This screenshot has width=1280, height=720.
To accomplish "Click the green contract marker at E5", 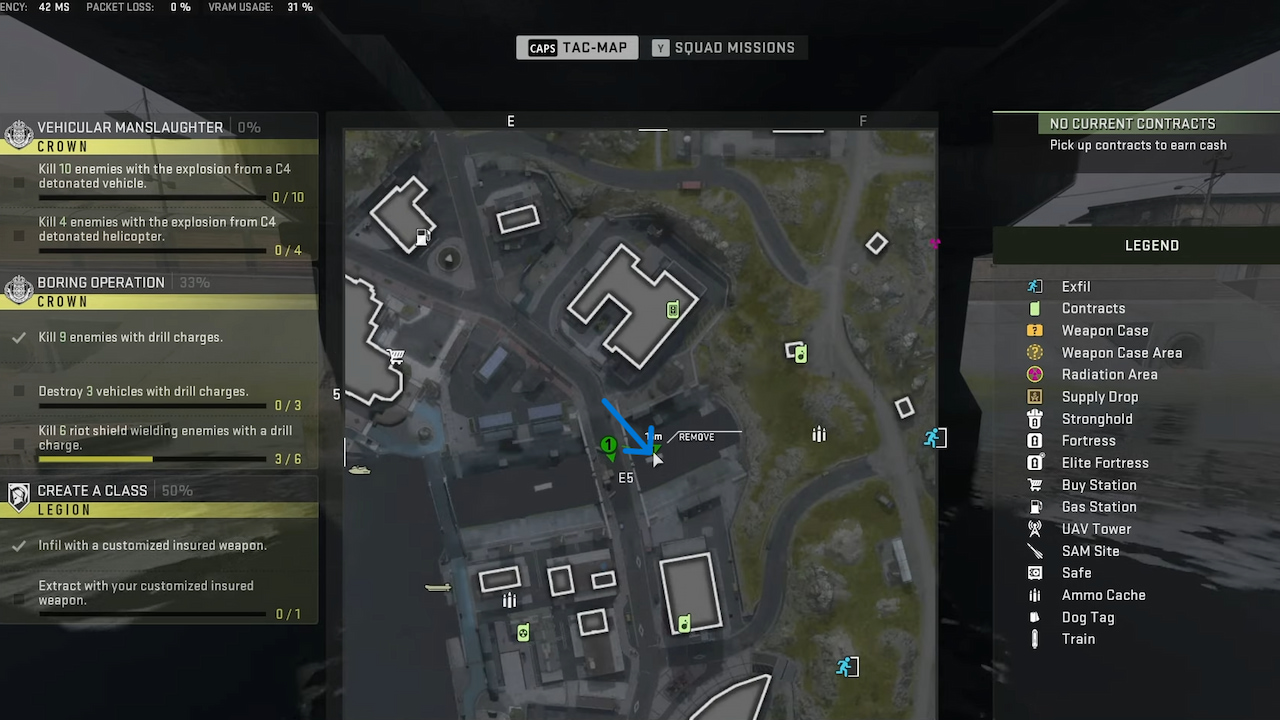I will [x=609, y=446].
